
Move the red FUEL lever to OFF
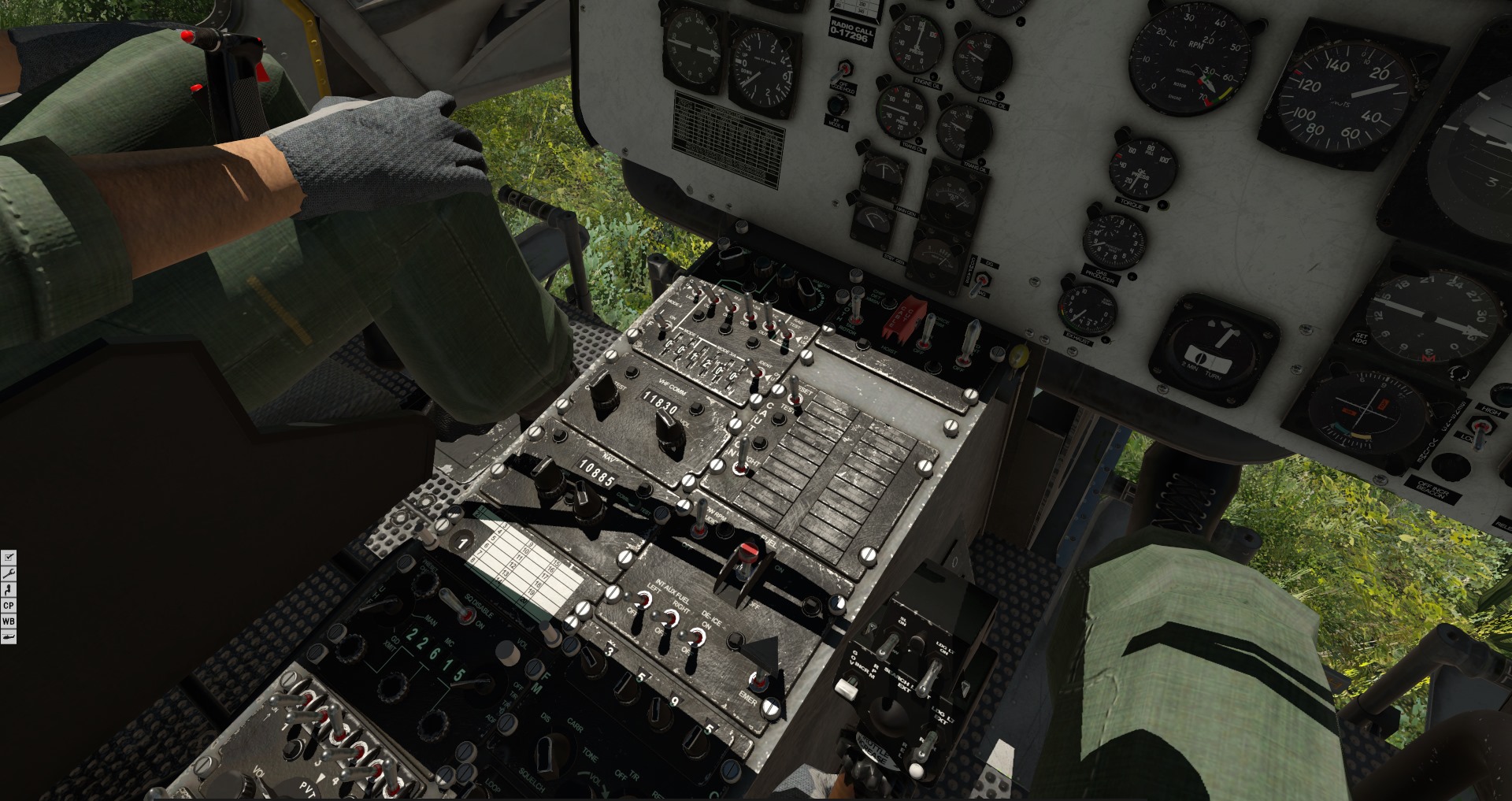tap(747, 556)
